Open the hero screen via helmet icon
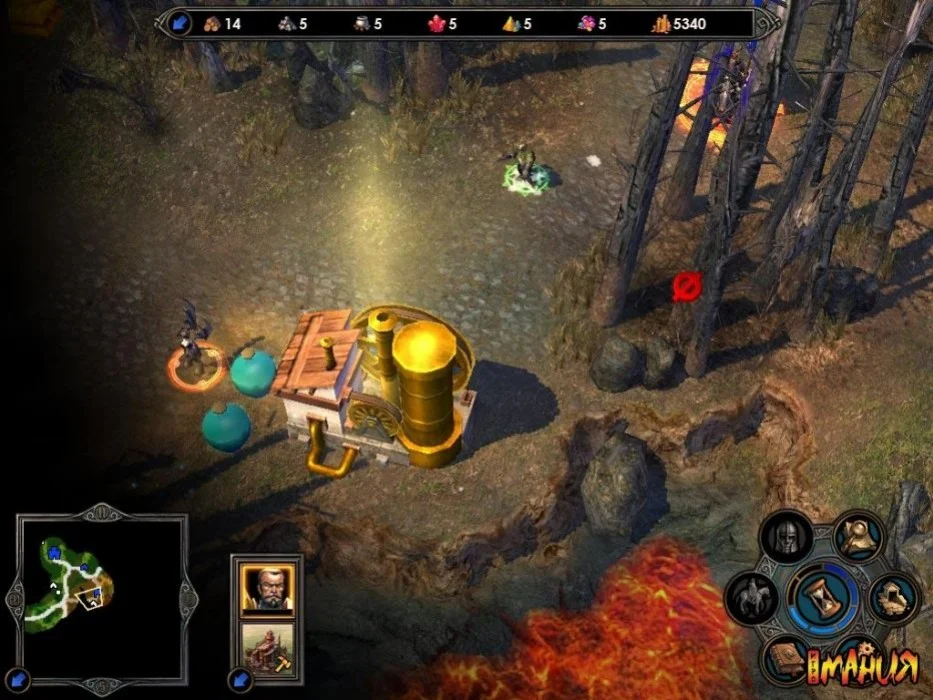 785,537
